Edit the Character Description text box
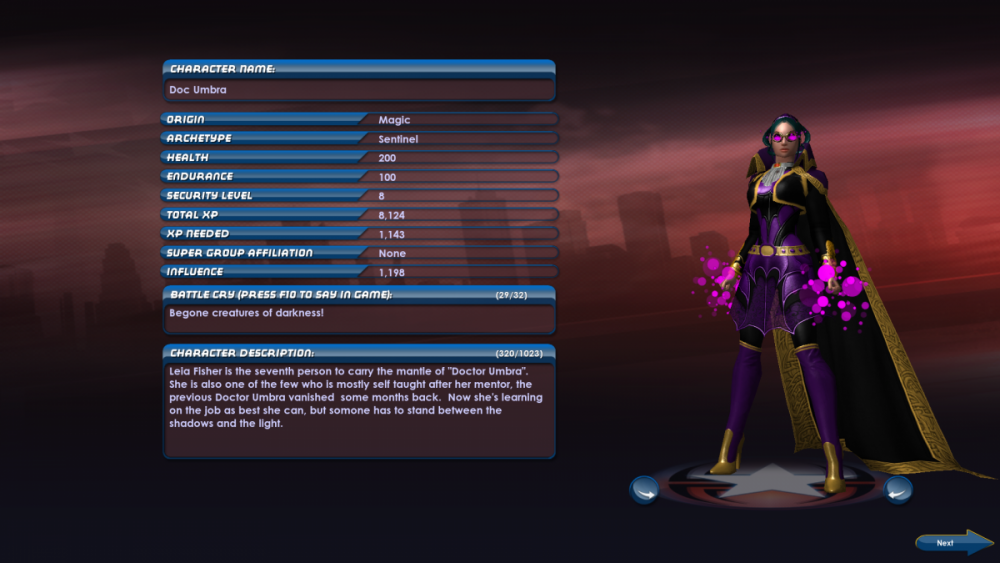1000x563 pixels. pos(359,408)
